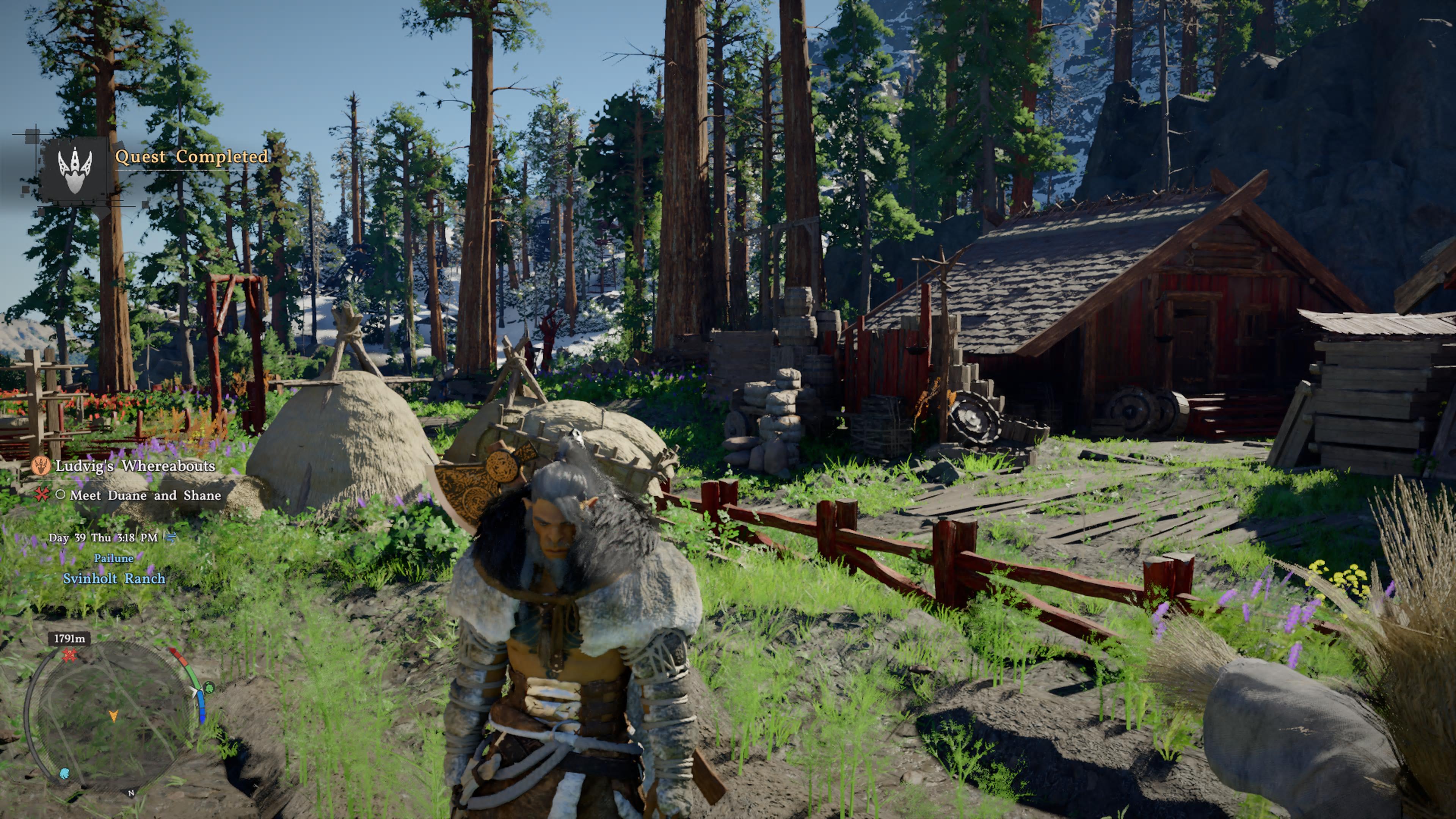
Task: Click the orange player arrow on the minimap
Action: point(114,716)
